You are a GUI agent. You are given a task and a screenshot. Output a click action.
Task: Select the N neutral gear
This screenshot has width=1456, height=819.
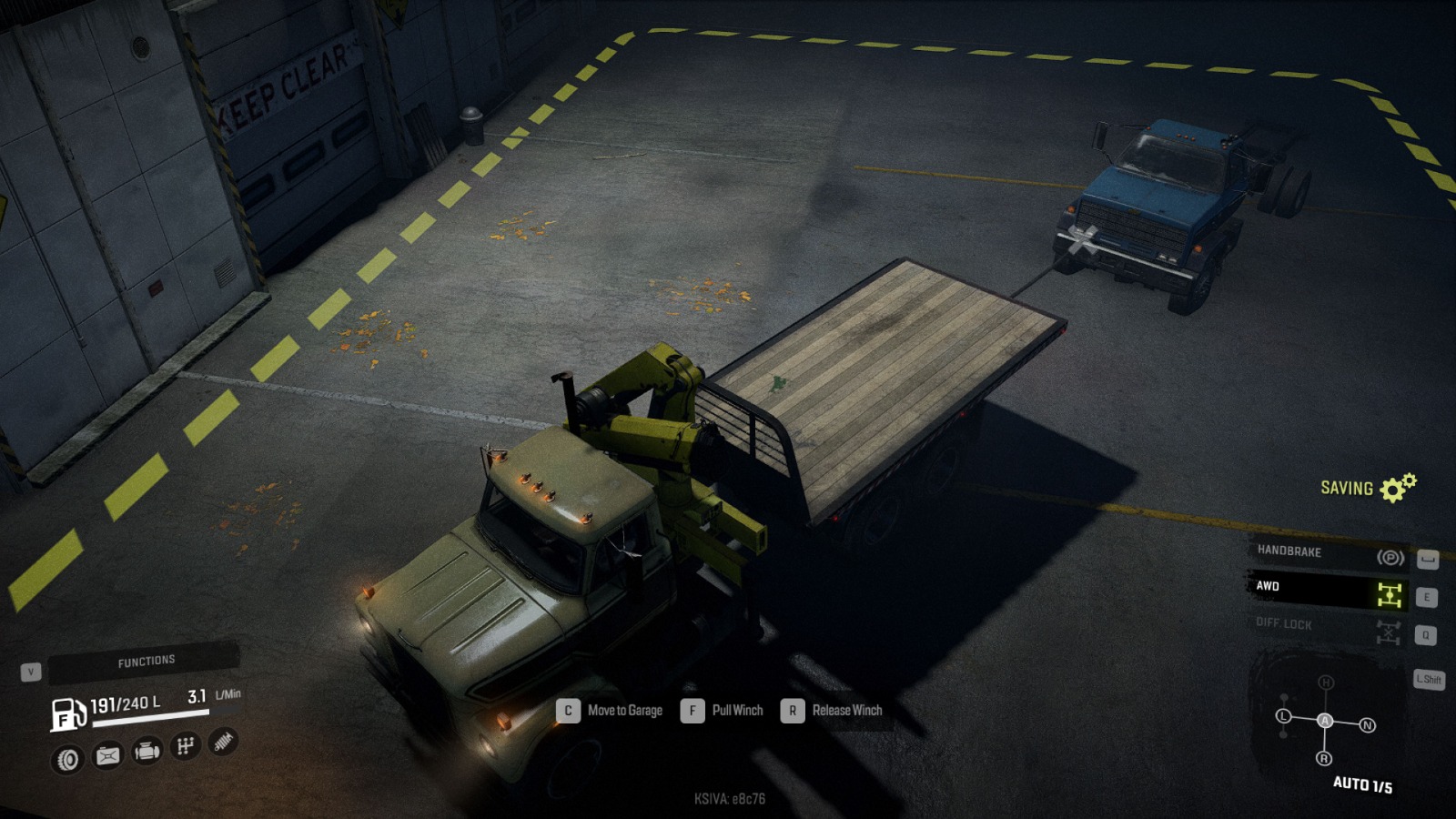[x=1367, y=725]
